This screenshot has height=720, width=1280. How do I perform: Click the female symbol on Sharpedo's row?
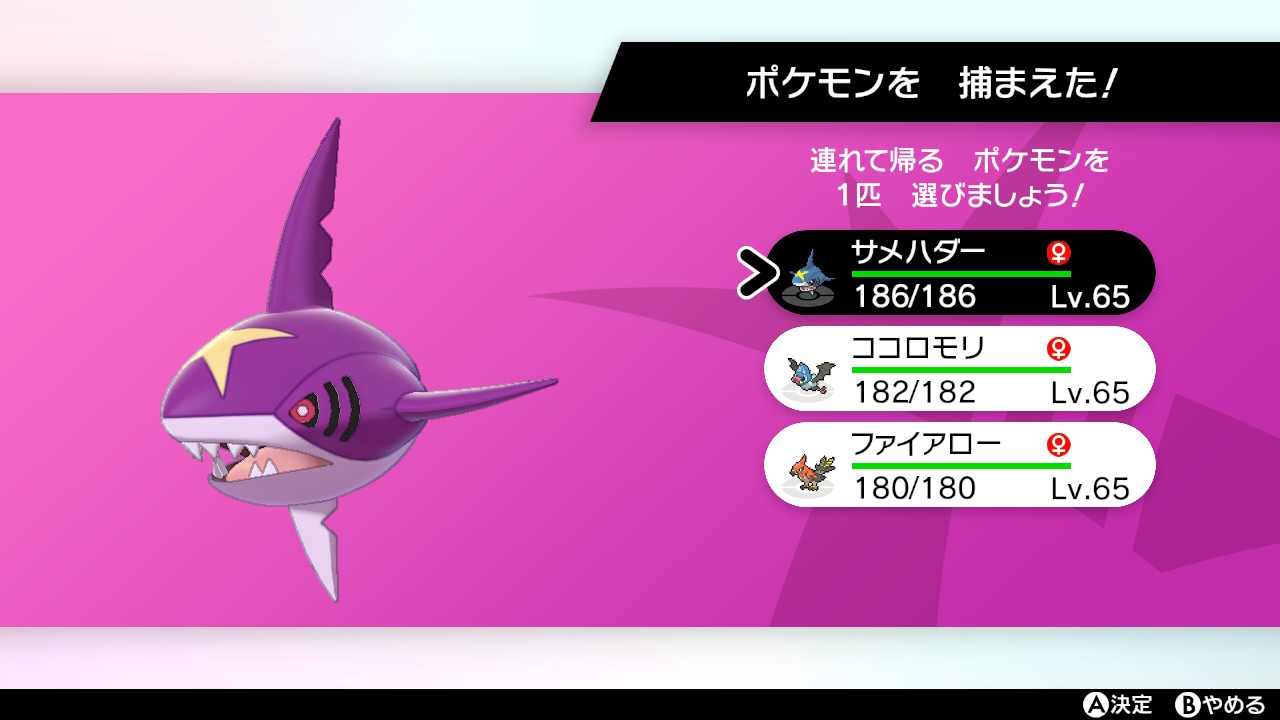tap(1058, 250)
